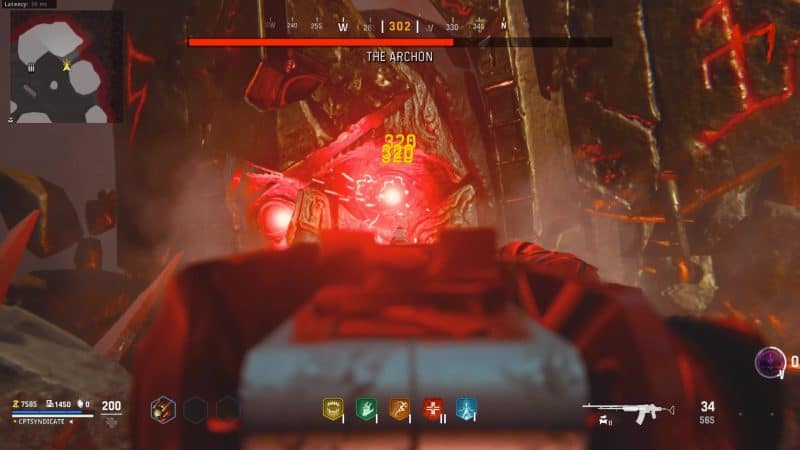Select the yellow toothed-jaw perk icon

[x=333, y=408]
